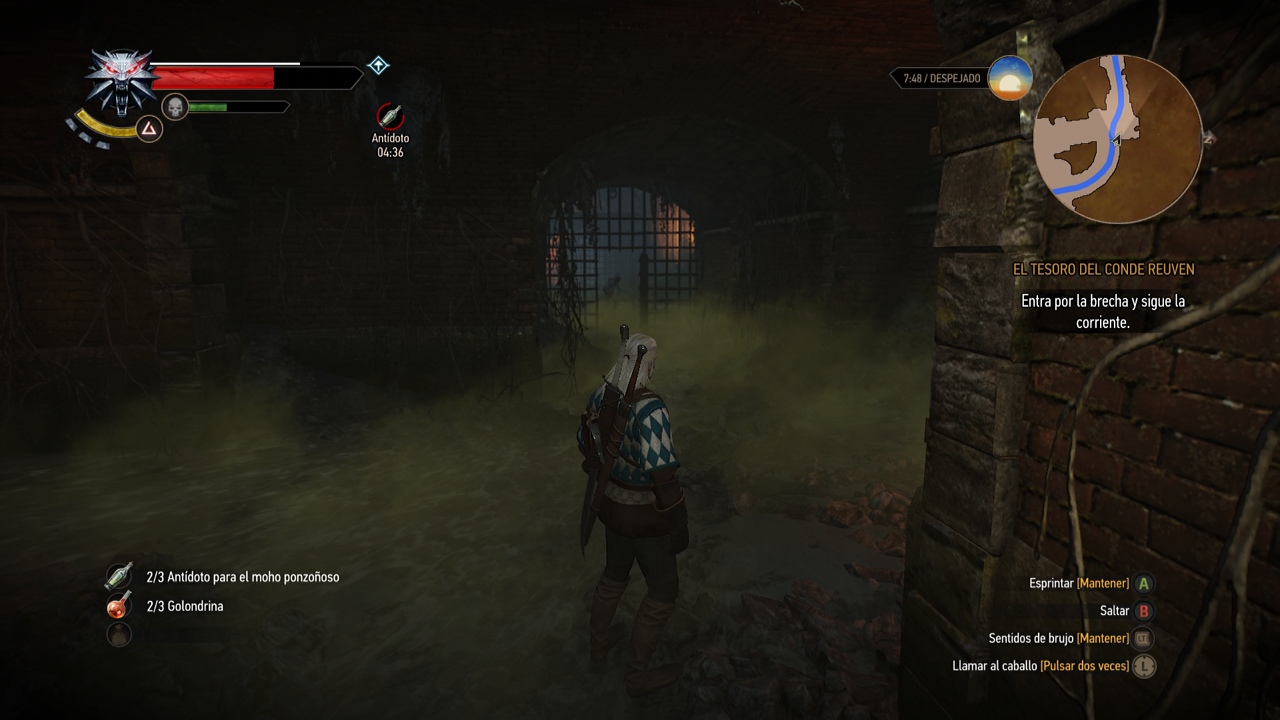The image size is (1280, 720).
Task: Select the Antídoto para el moho quick slot icon
Action: pos(119,576)
